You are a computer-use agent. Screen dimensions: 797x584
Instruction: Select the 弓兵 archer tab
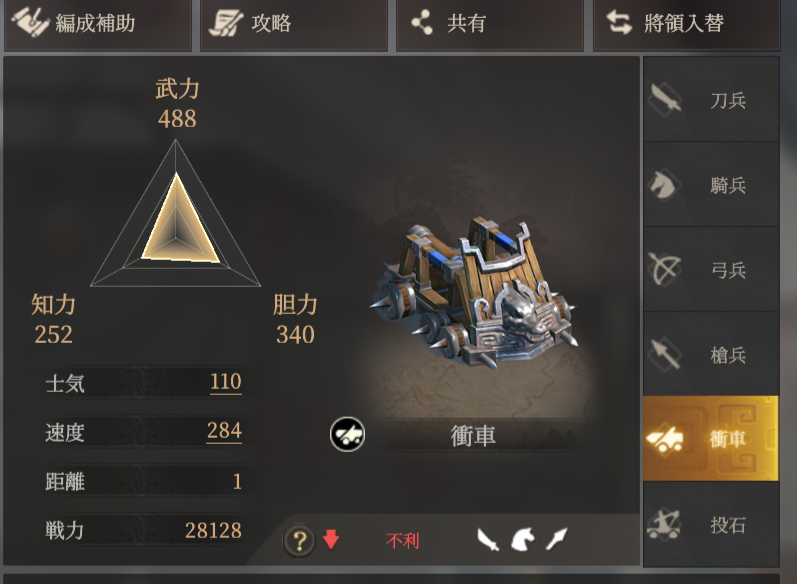(710, 270)
